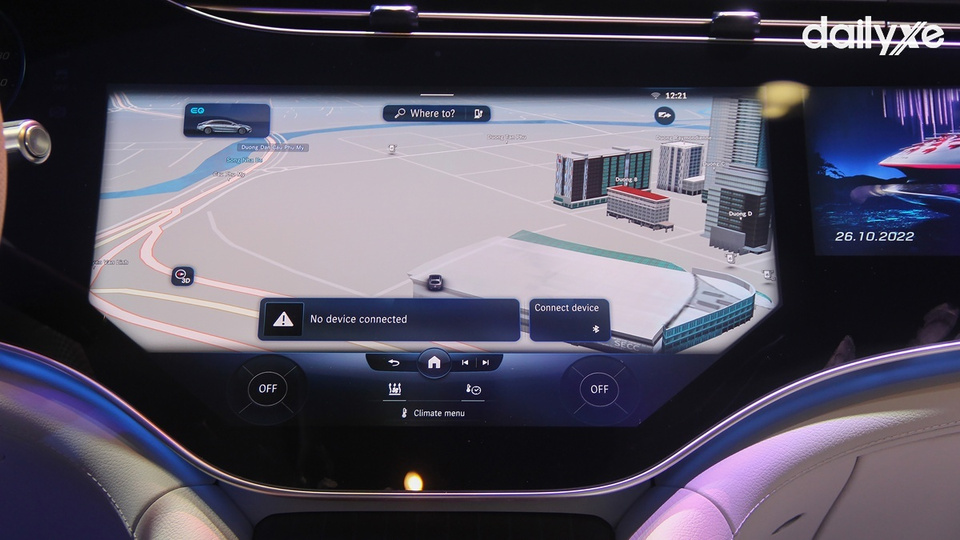The width and height of the screenshot is (960, 540).
Task: Select the Connect device Bluetooth button
Action: click(569, 319)
